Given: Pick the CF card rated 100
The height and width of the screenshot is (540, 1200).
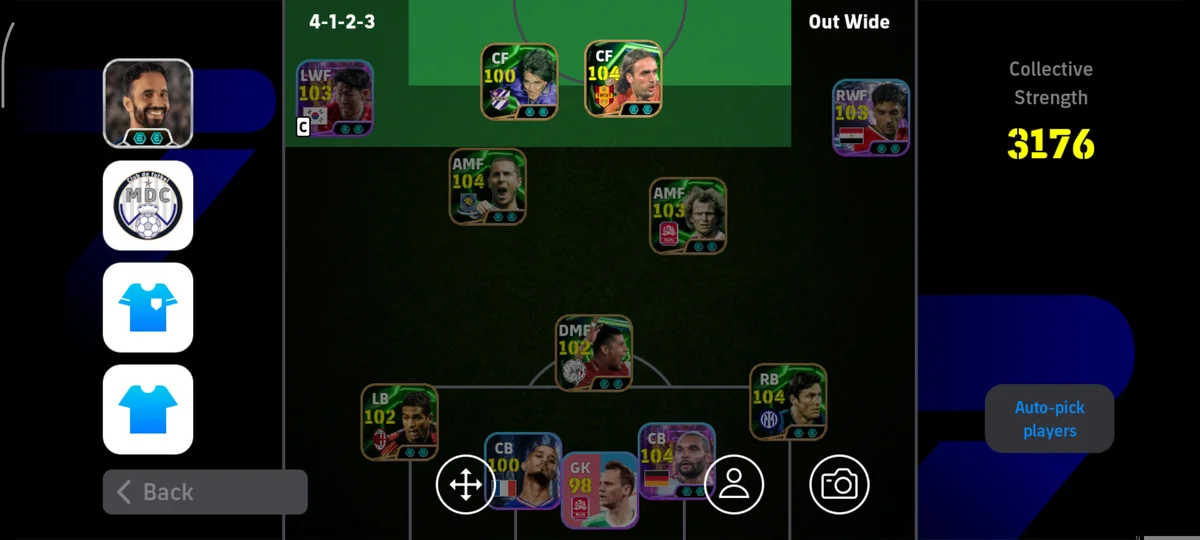Looking at the screenshot, I should (x=519, y=82).
